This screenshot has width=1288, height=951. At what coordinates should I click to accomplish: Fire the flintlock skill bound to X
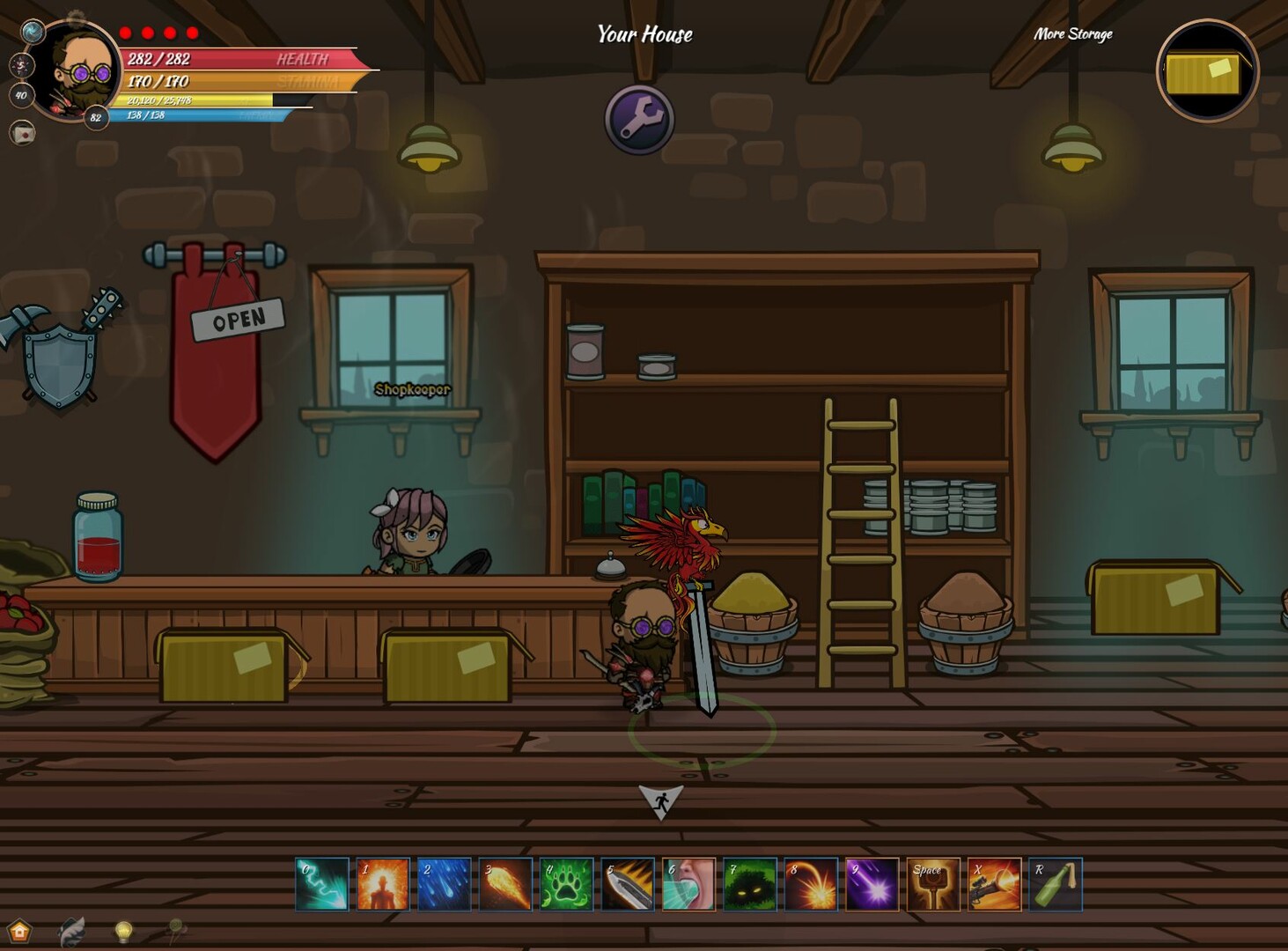[996, 885]
